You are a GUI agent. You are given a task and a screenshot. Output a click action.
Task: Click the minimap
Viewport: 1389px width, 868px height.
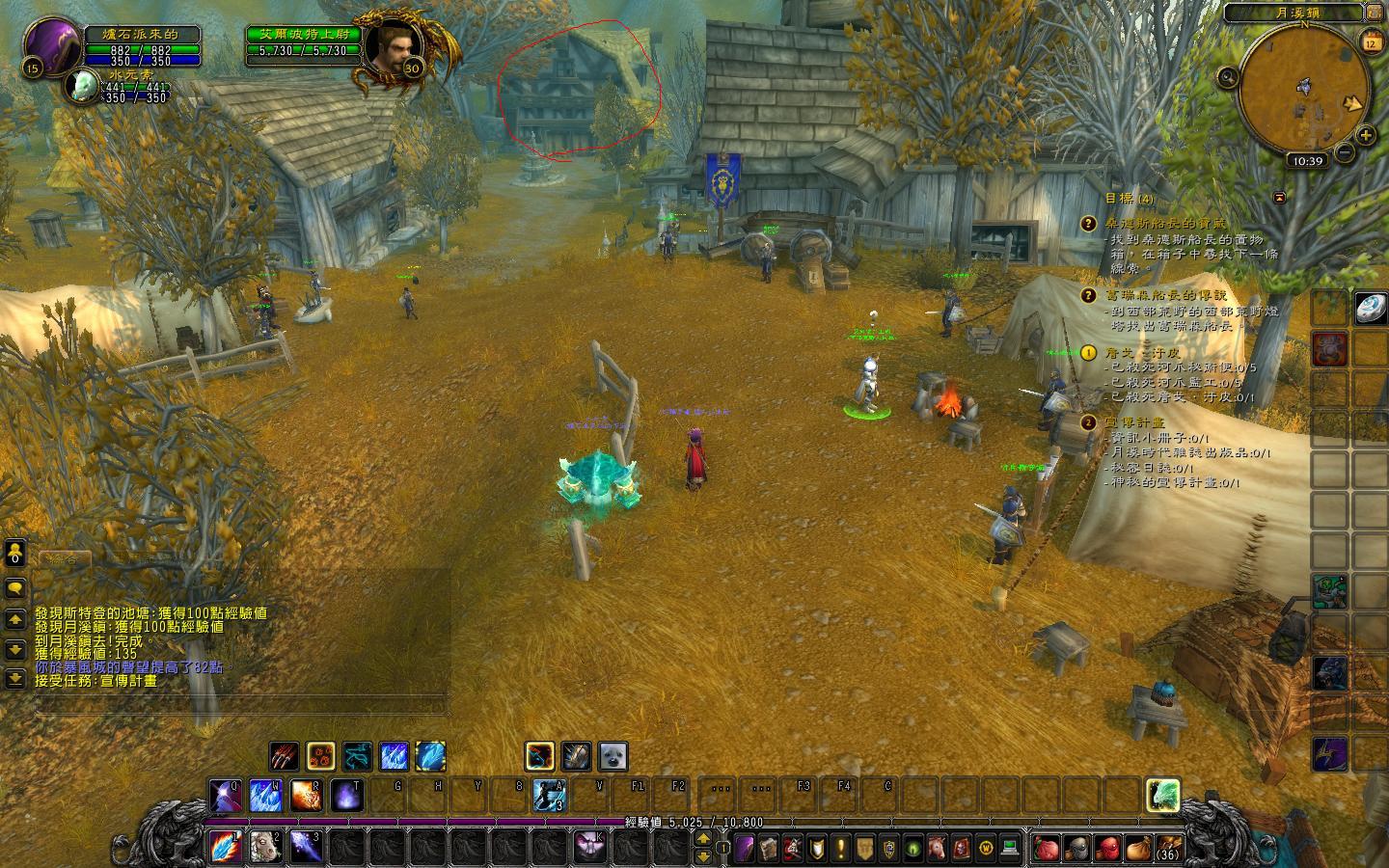[1303, 89]
